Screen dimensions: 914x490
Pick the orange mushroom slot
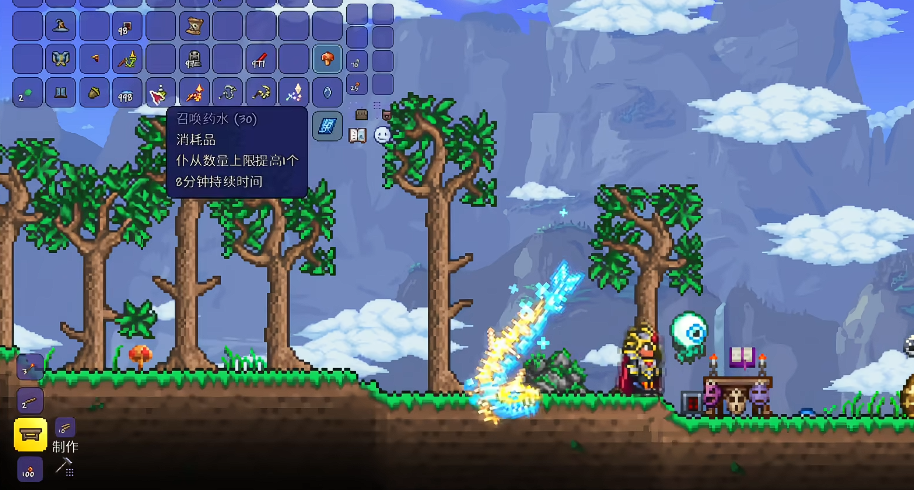point(327,59)
